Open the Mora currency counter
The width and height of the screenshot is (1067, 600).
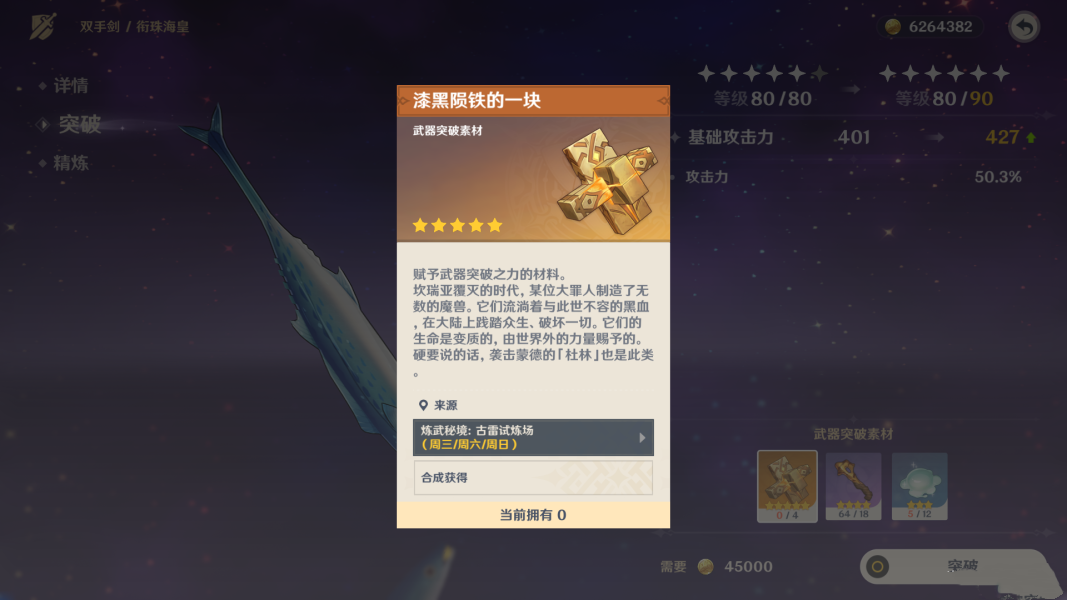click(929, 27)
